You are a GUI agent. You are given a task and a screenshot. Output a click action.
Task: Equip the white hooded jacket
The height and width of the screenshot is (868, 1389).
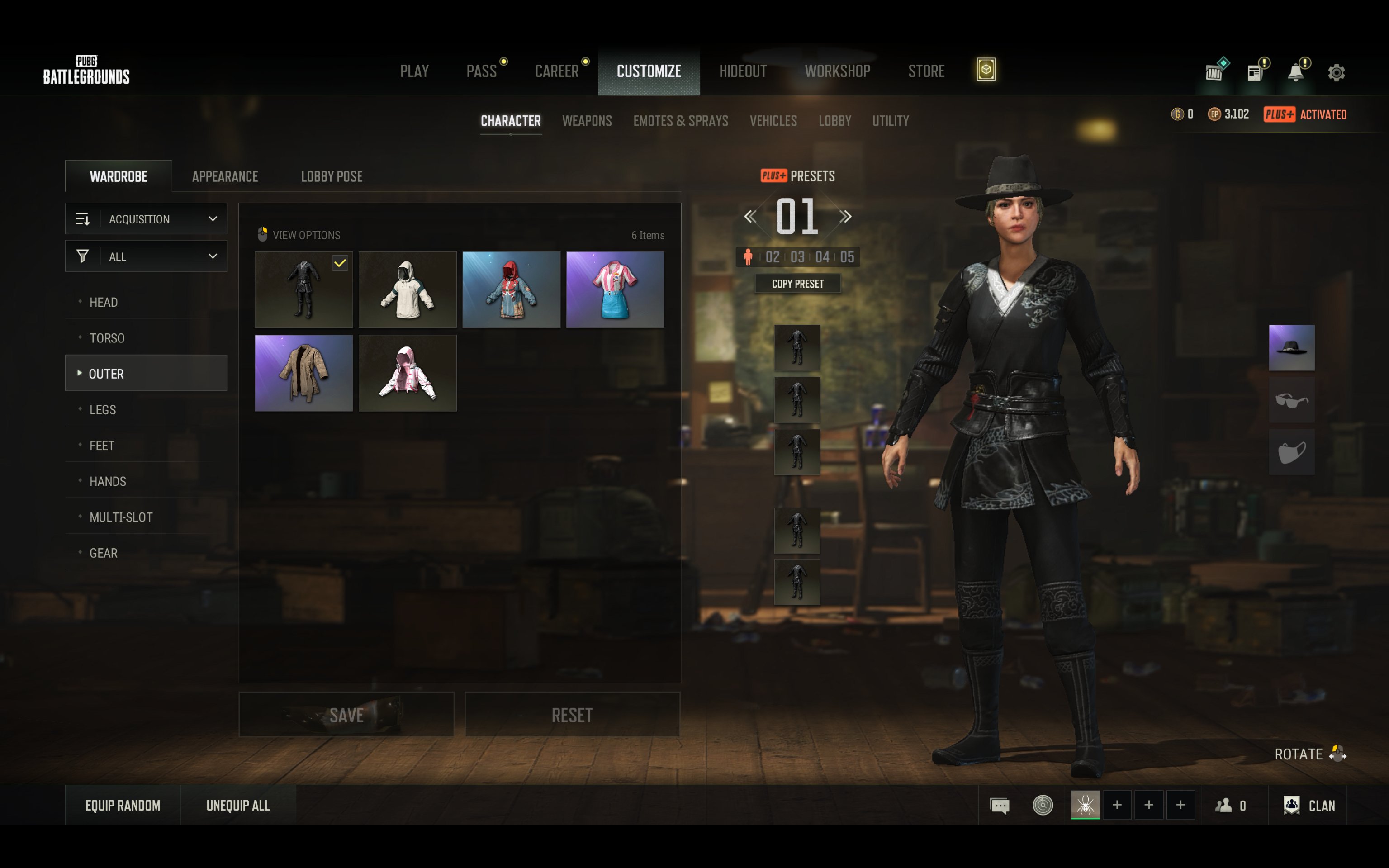(x=407, y=289)
